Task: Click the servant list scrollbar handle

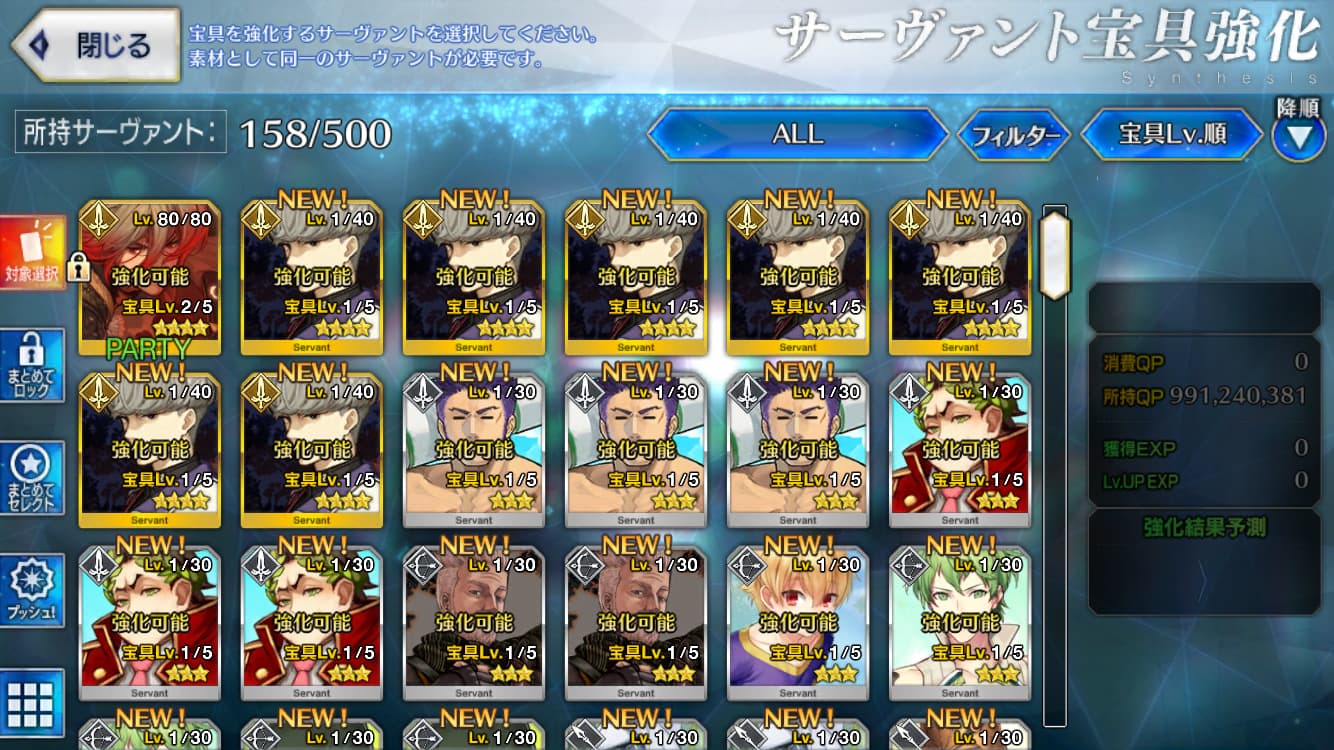Action: (1055, 254)
